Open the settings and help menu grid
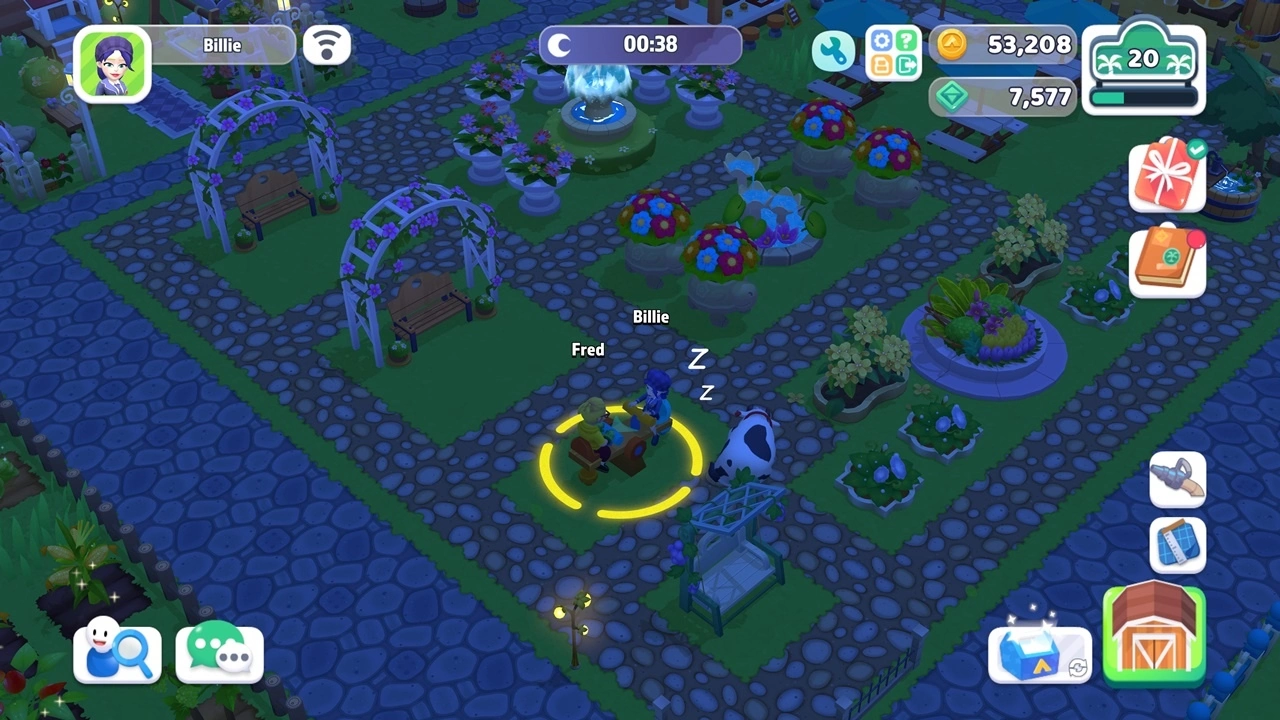Viewport: 1280px width, 720px height. pos(893,52)
